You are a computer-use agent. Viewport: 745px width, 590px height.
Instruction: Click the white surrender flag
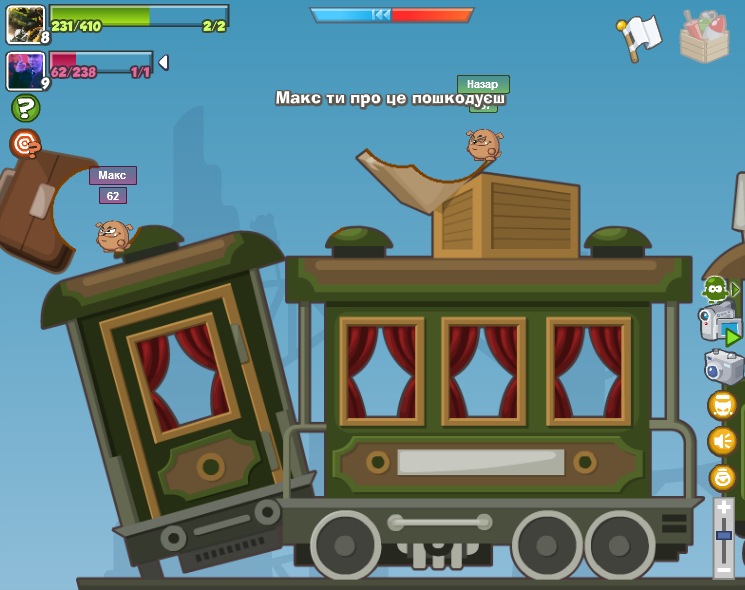639,36
